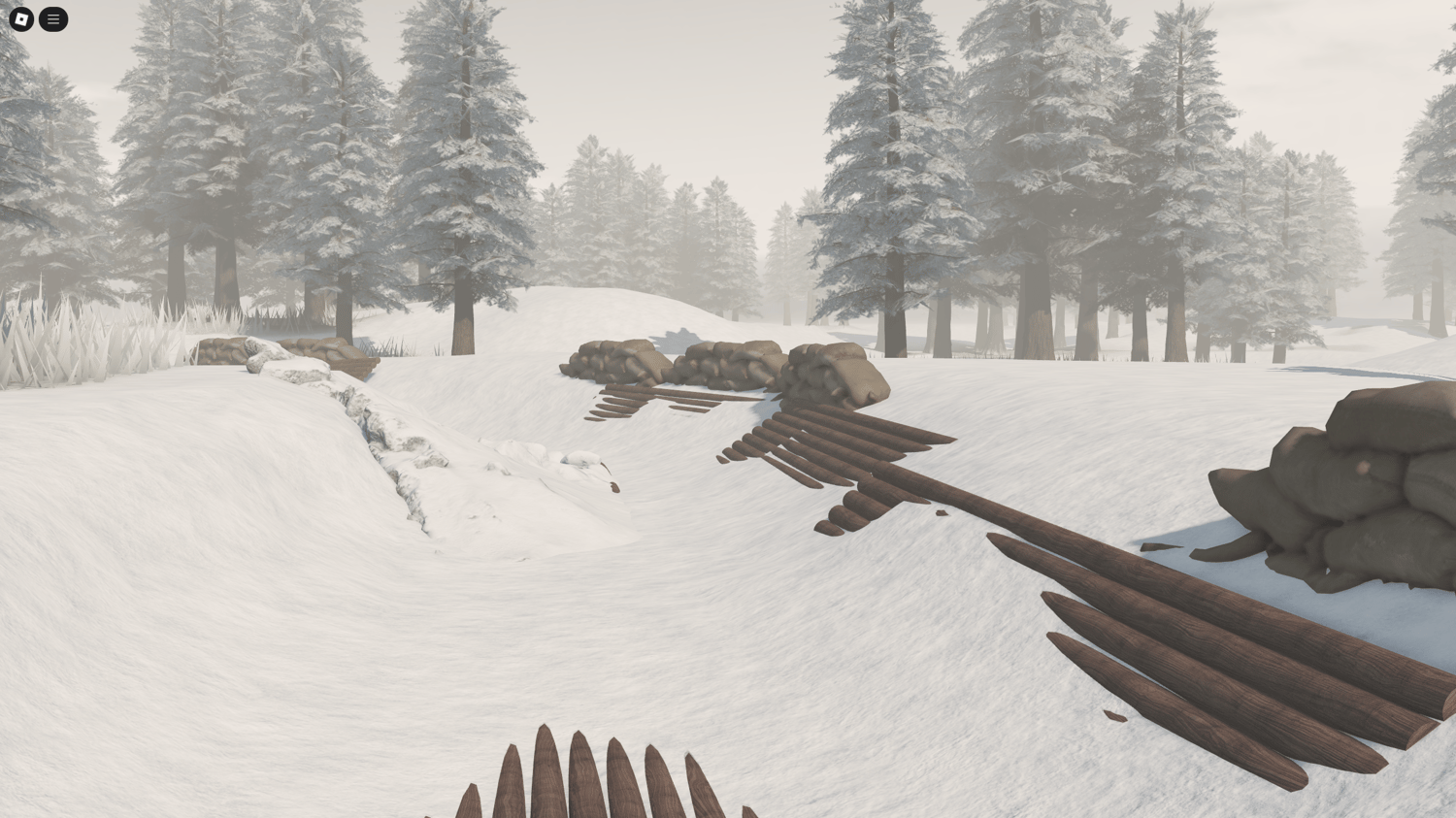The width and height of the screenshot is (1456, 818).
Task: Click the sandbag barricade in the center
Action: point(723,364)
